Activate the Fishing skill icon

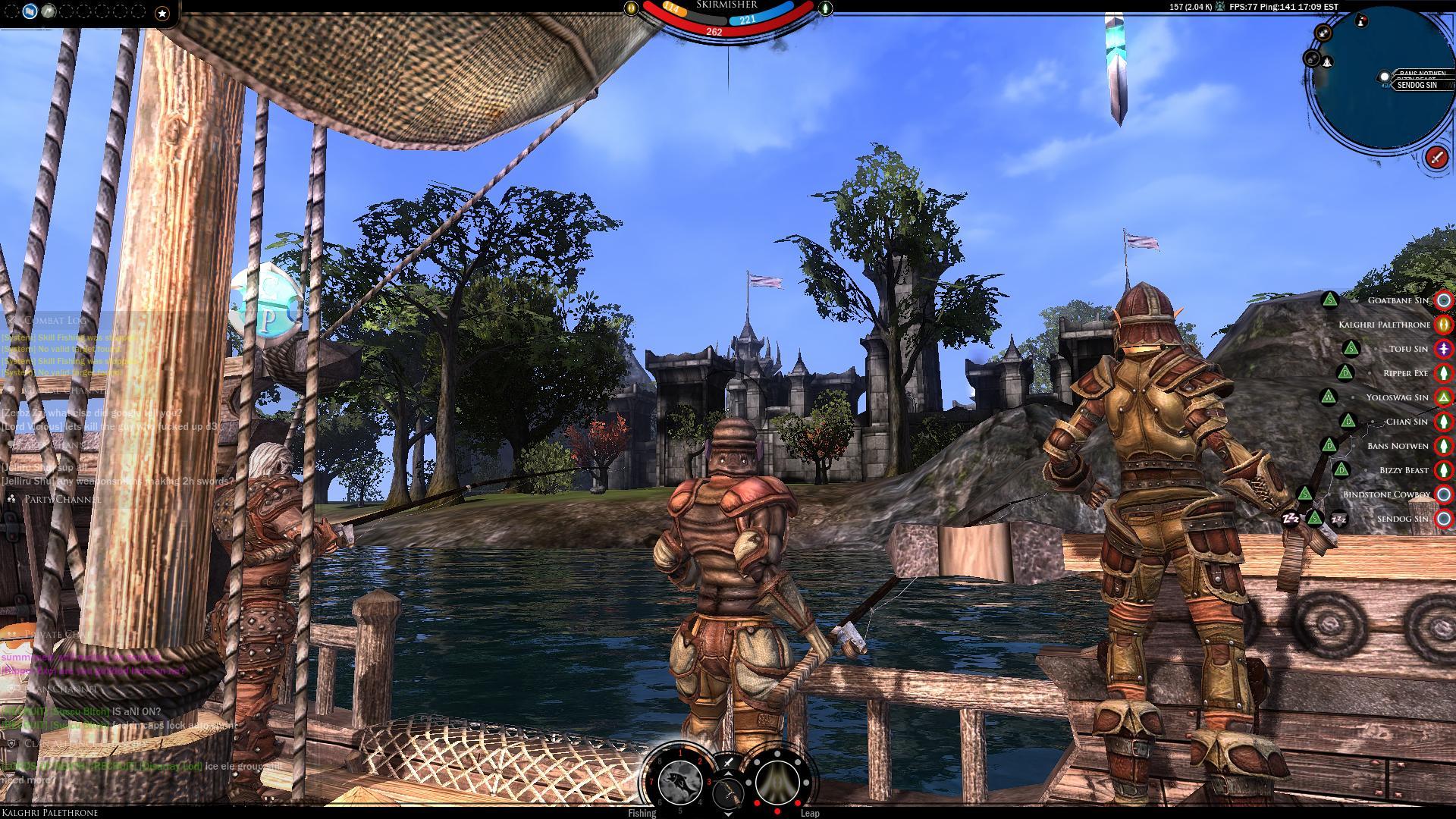click(x=679, y=781)
